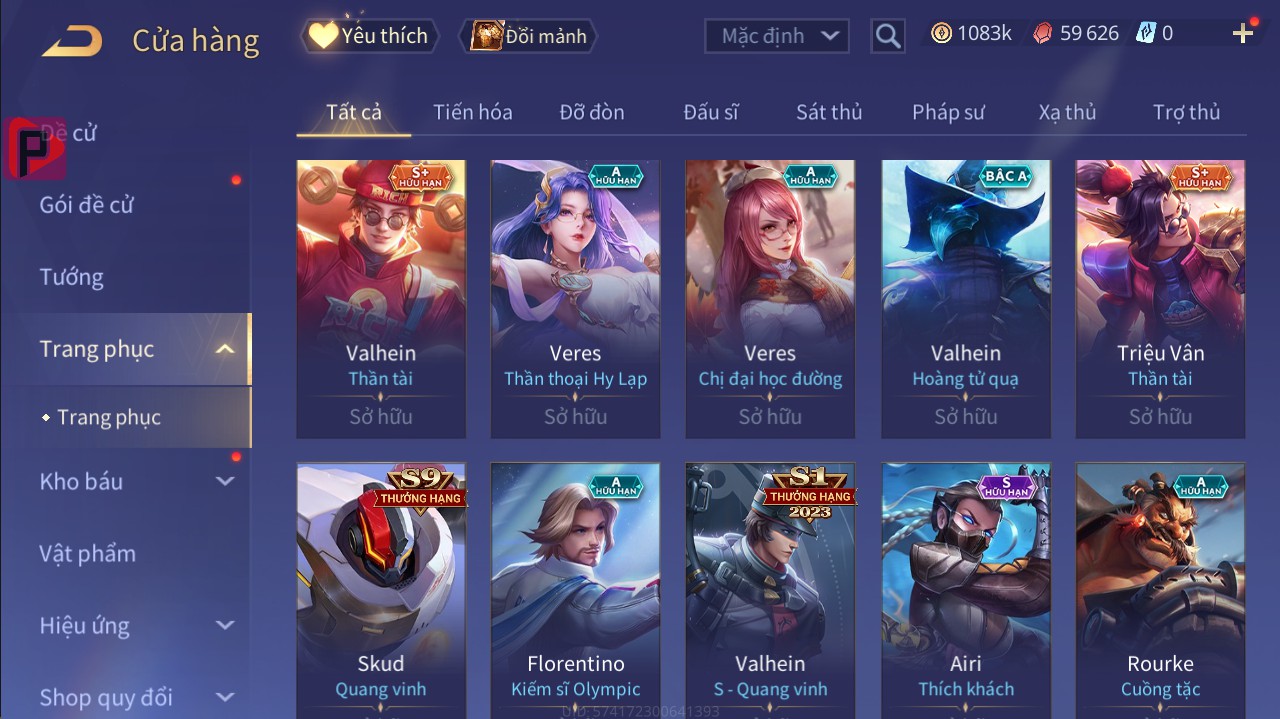Pick the Airi Thích khách skin card

click(965, 590)
